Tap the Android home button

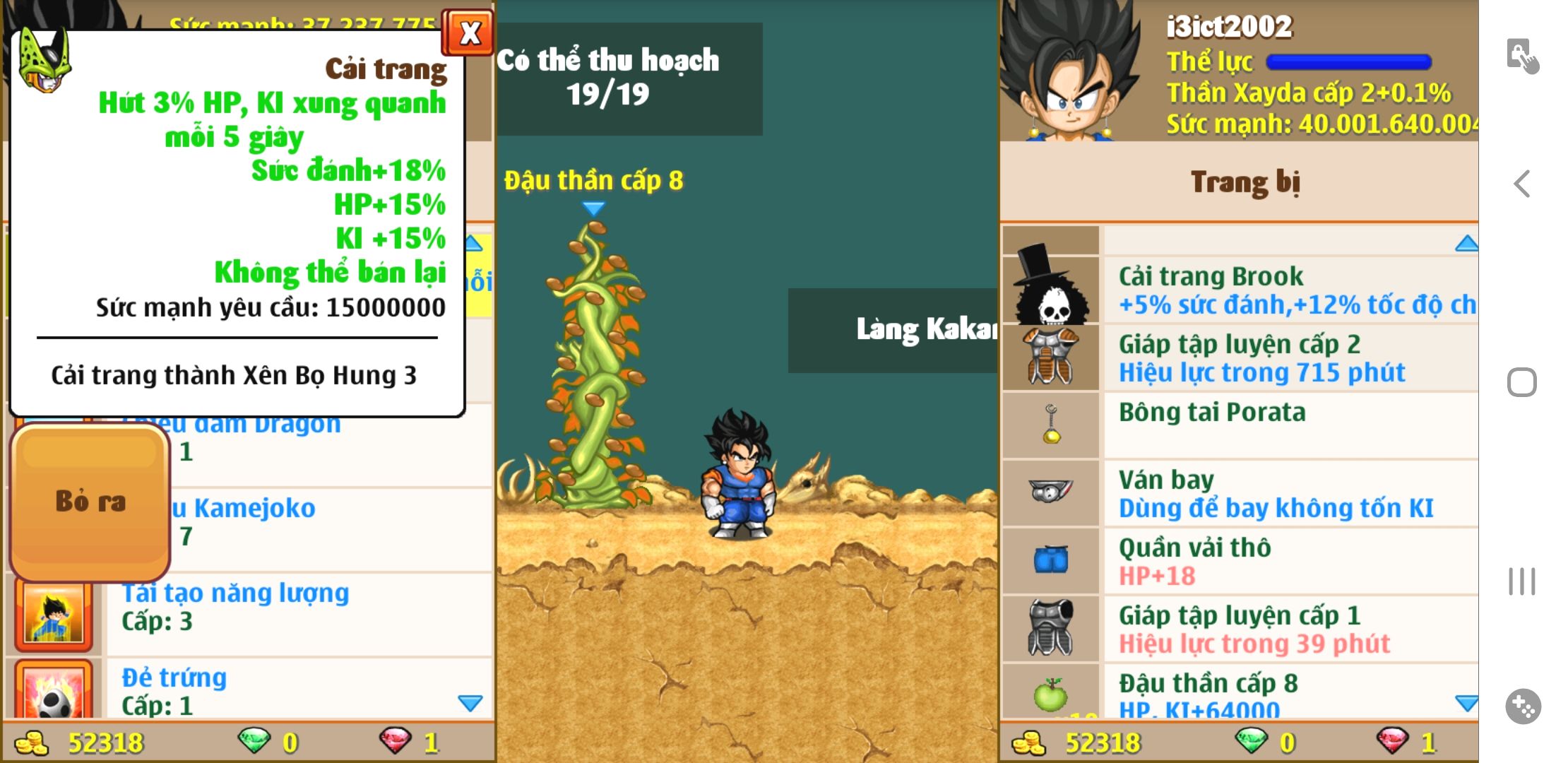pyautogui.click(x=1521, y=382)
